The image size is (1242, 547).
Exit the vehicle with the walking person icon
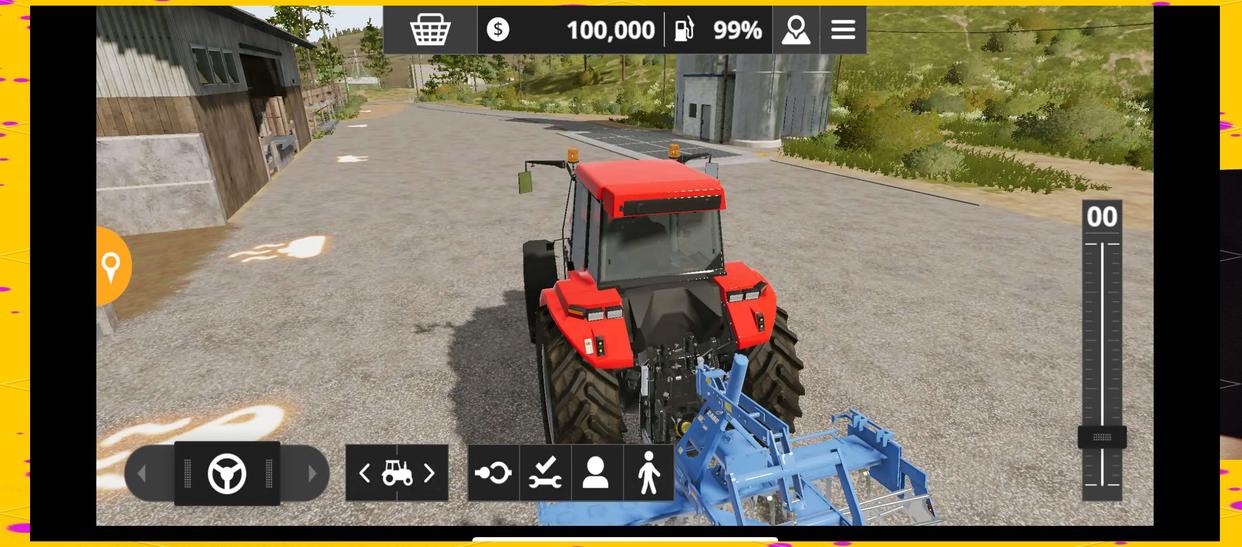pos(648,473)
